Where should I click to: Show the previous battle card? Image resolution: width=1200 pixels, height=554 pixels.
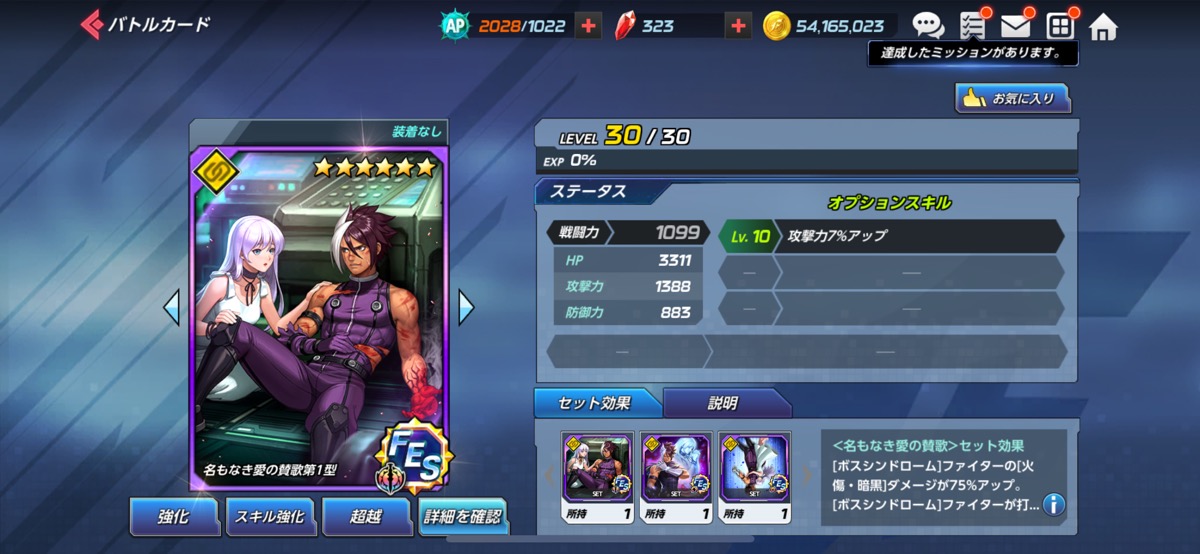[x=172, y=307]
